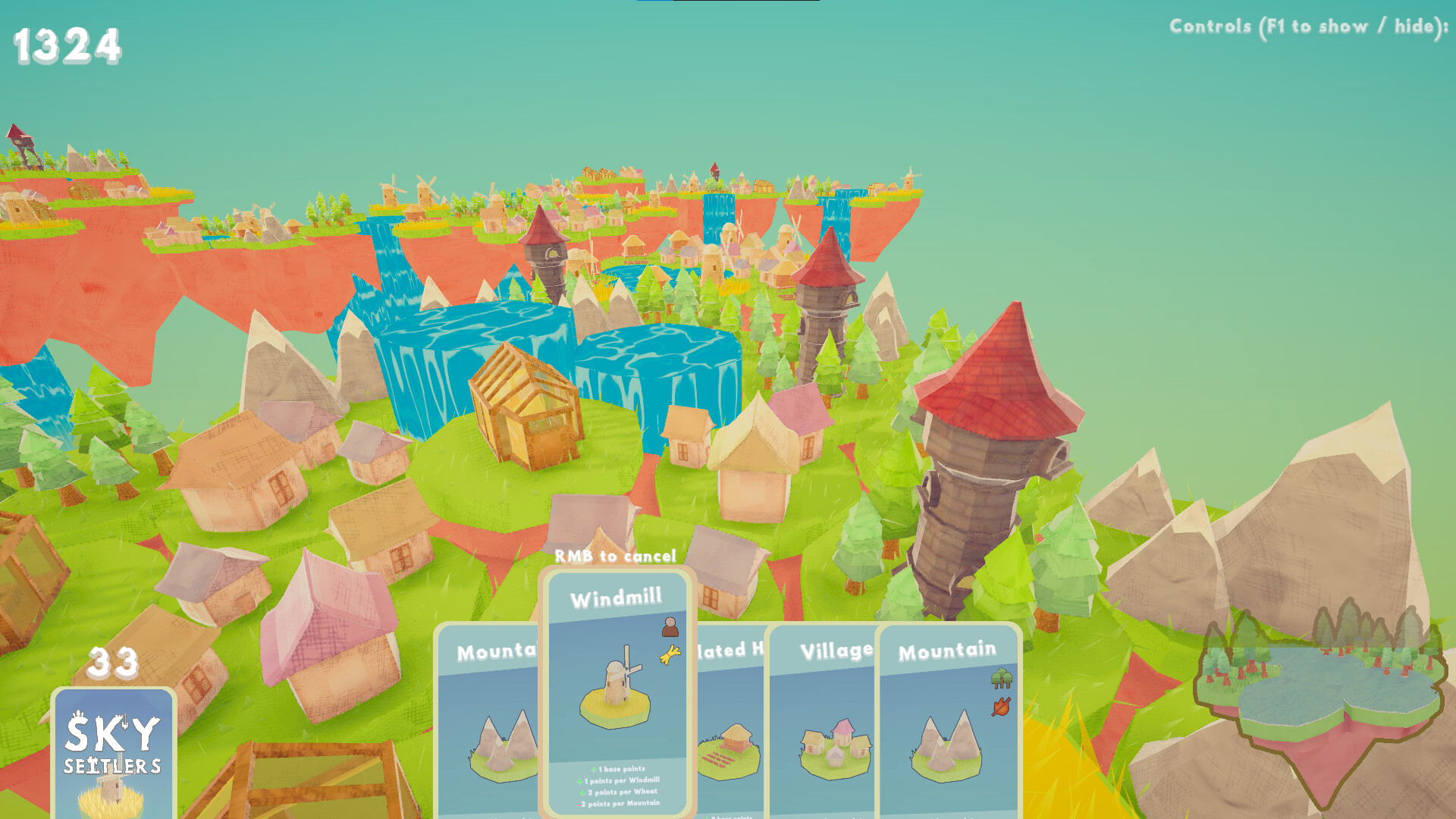Click the 2 points per Wheat scoring line
The width and height of the screenshot is (1456, 819).
[x=616, y=791]
